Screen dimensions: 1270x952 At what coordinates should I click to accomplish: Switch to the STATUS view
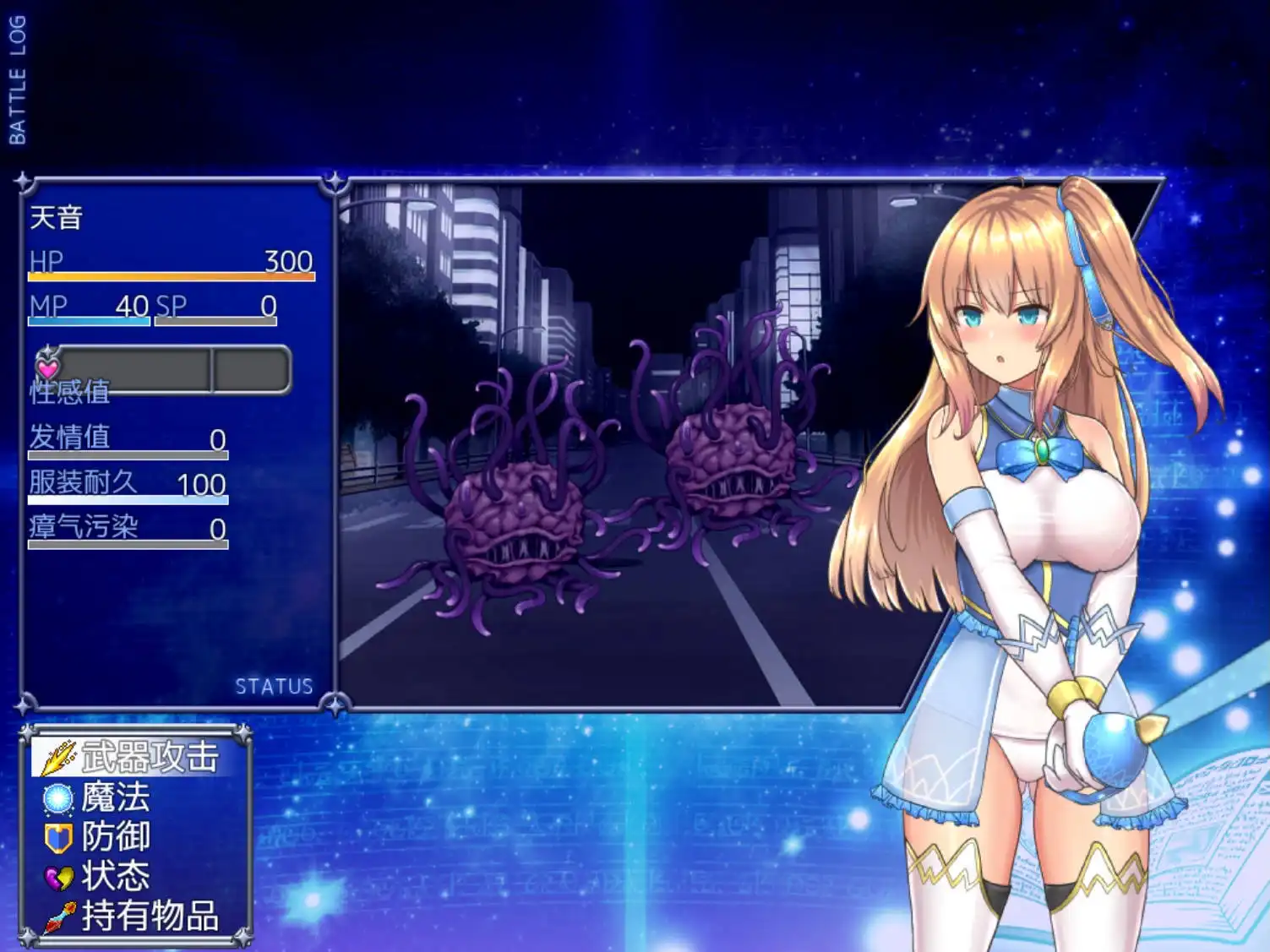point(275,685)
